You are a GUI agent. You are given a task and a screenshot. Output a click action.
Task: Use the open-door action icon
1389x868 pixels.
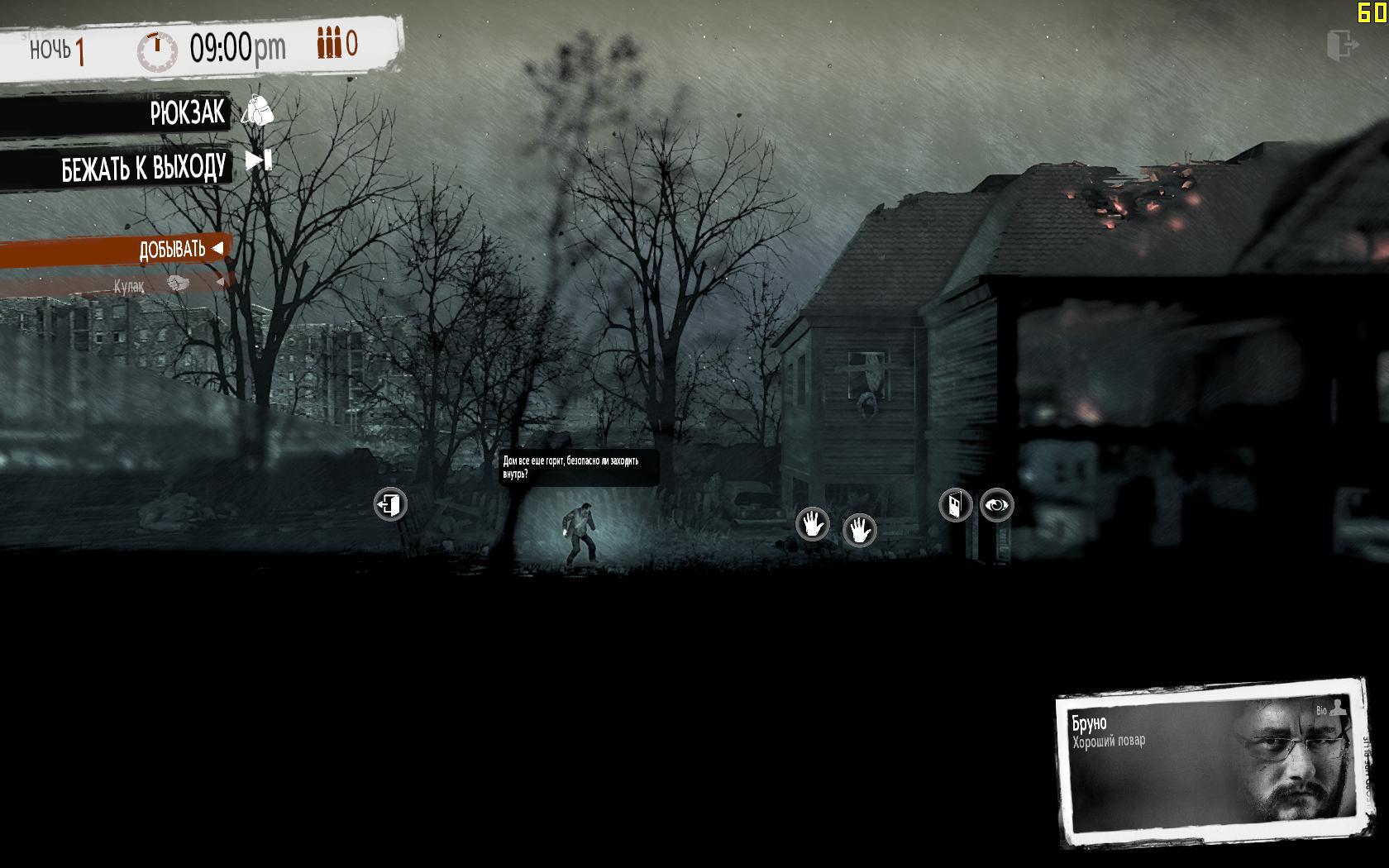[x=955, y=505]
